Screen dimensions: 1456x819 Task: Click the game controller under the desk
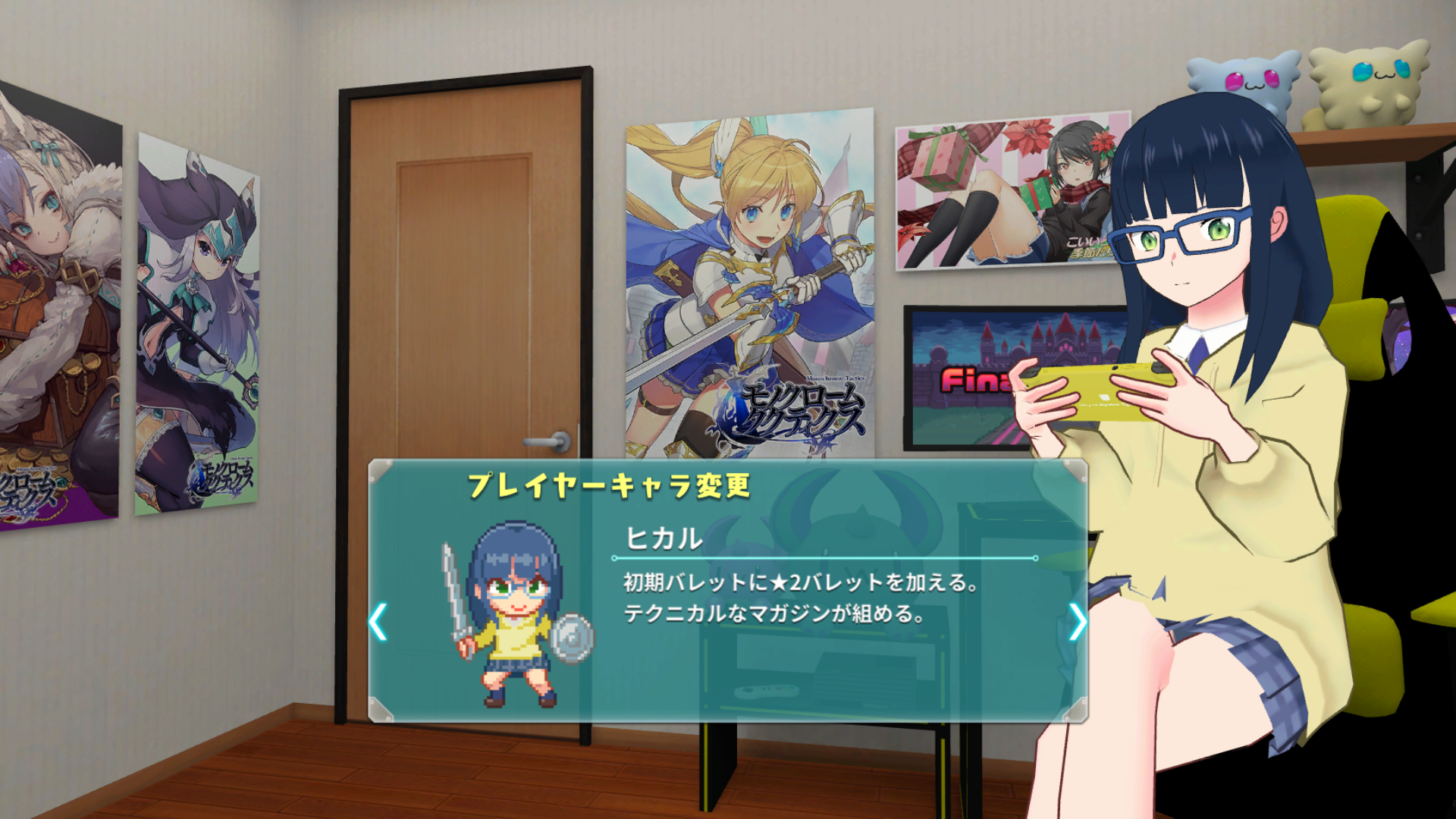click(768, 693)
